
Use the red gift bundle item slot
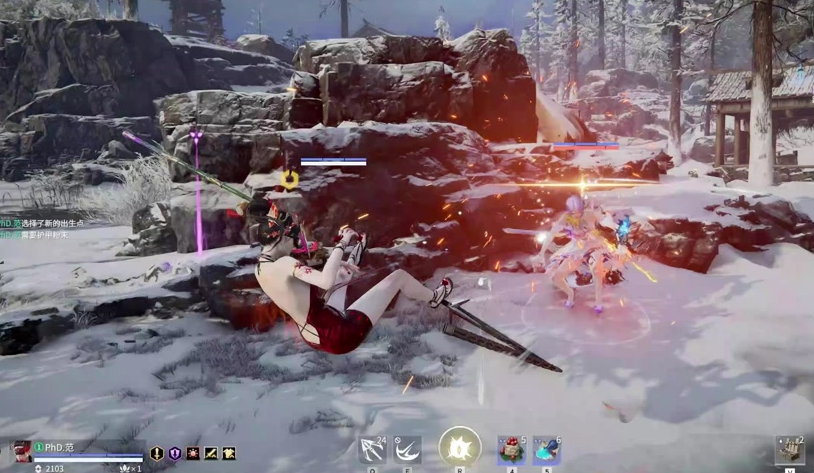pos(512,450)
